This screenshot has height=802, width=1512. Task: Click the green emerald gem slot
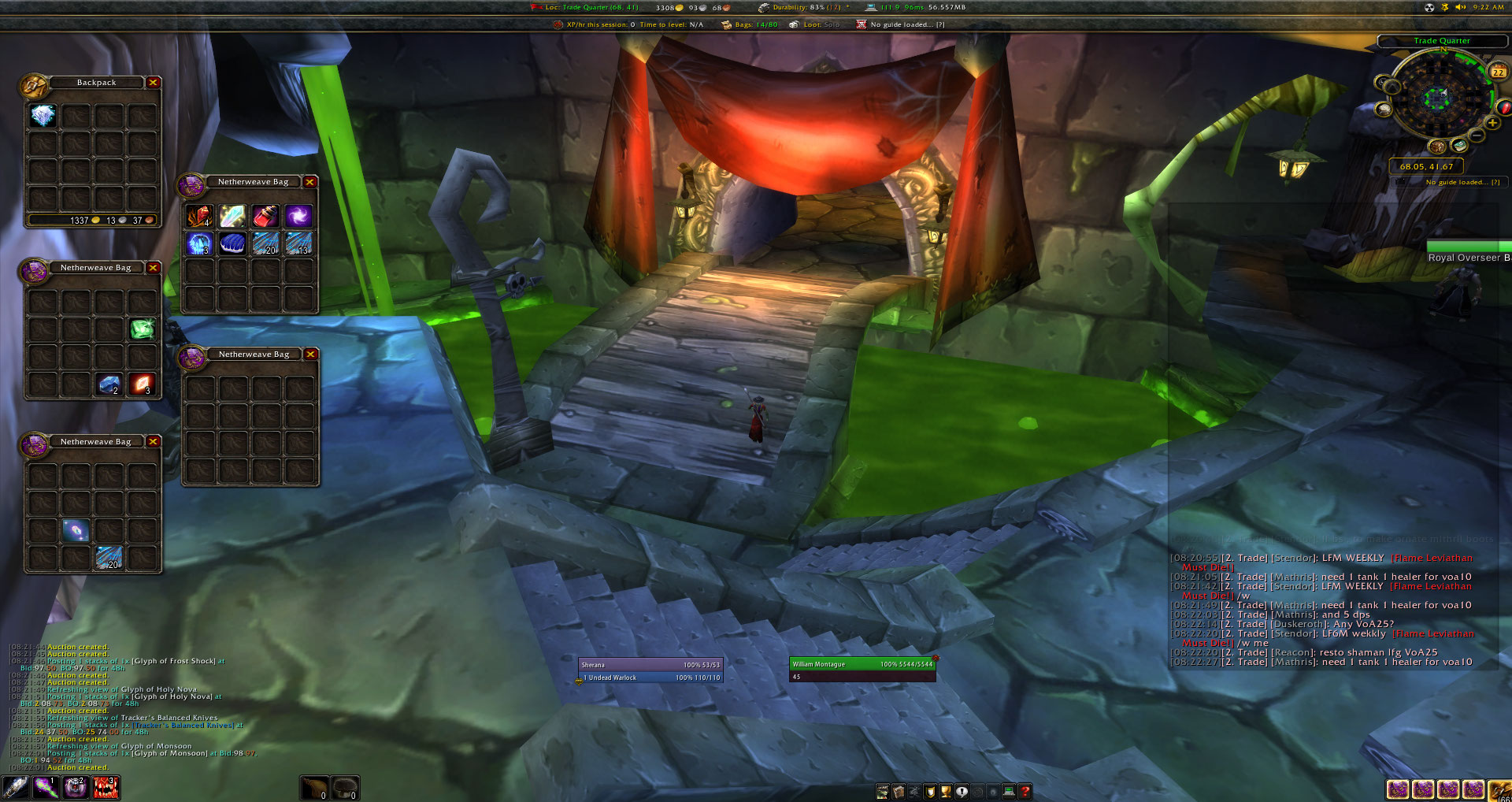point(143,329)
